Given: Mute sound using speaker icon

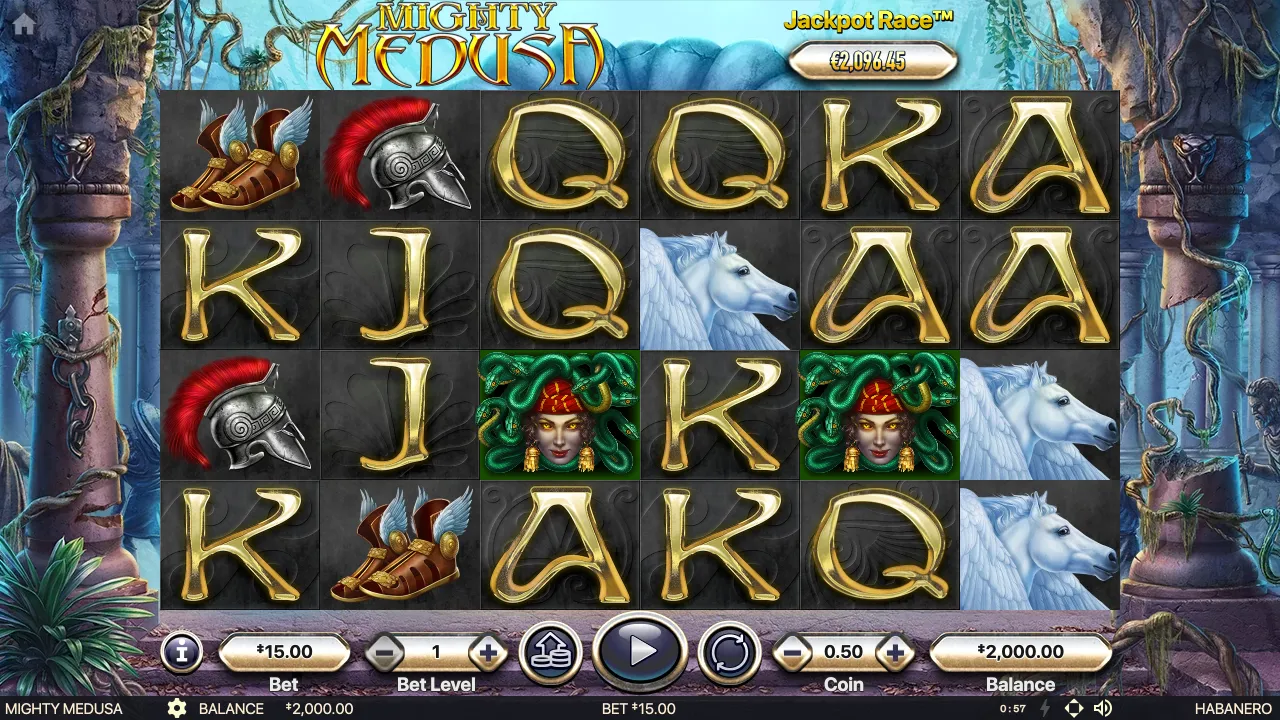Looking at the screenshot, I should [1103, 706].
